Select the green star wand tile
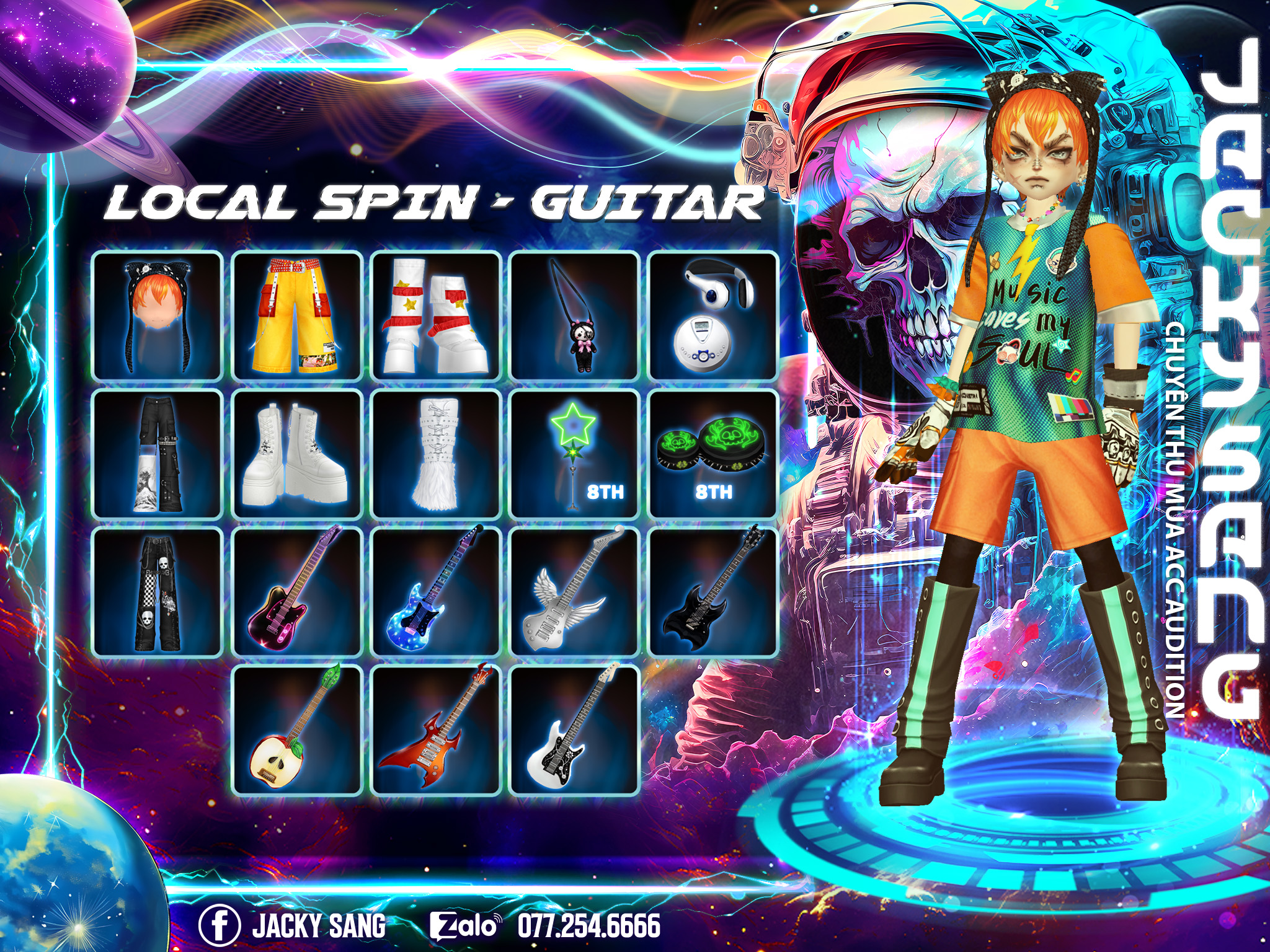This screenshot has height=952, width=1270. (x=575, y=454)
